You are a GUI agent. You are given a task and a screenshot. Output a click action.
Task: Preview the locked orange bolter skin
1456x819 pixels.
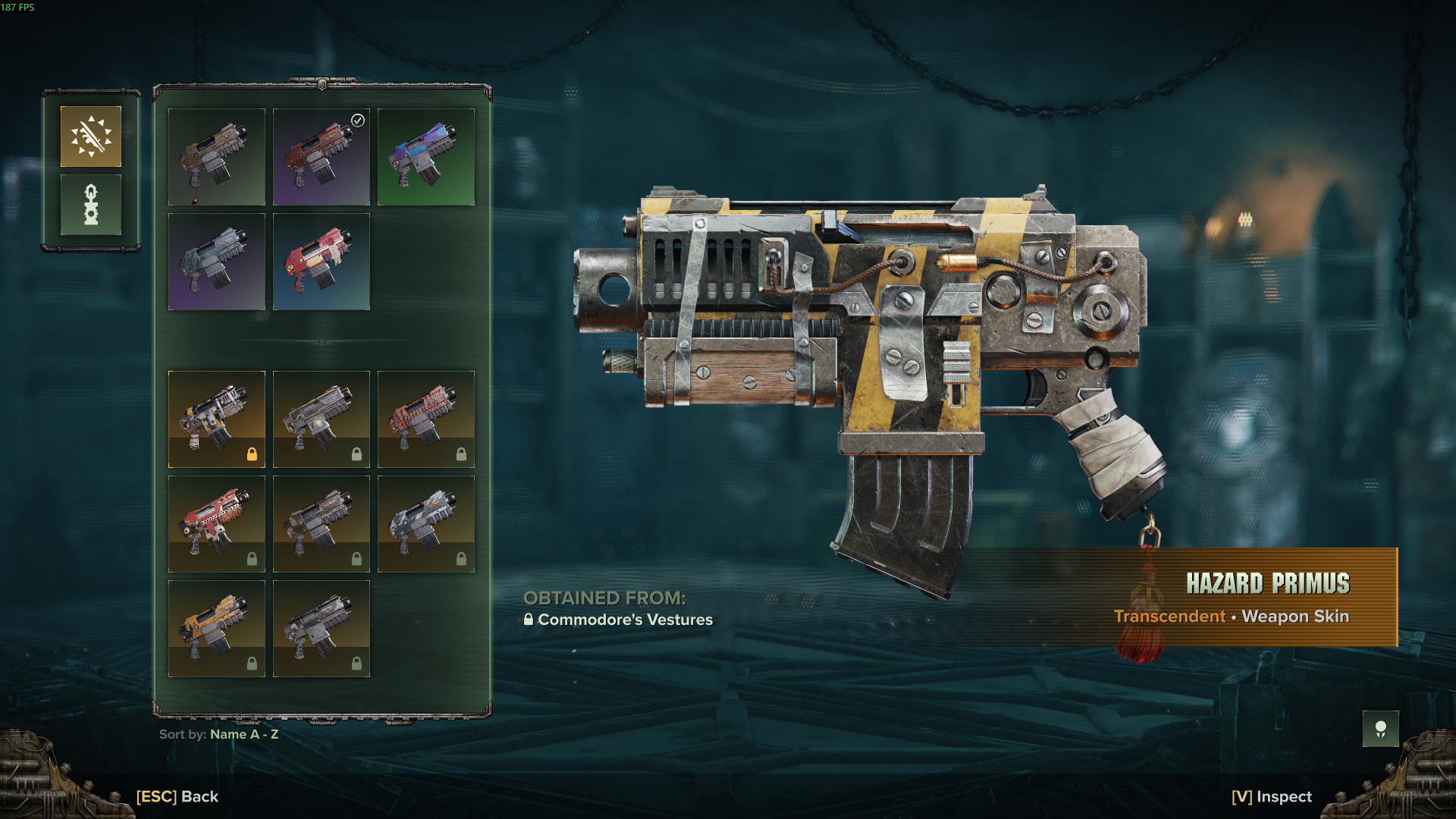click(x=217, y=629)
